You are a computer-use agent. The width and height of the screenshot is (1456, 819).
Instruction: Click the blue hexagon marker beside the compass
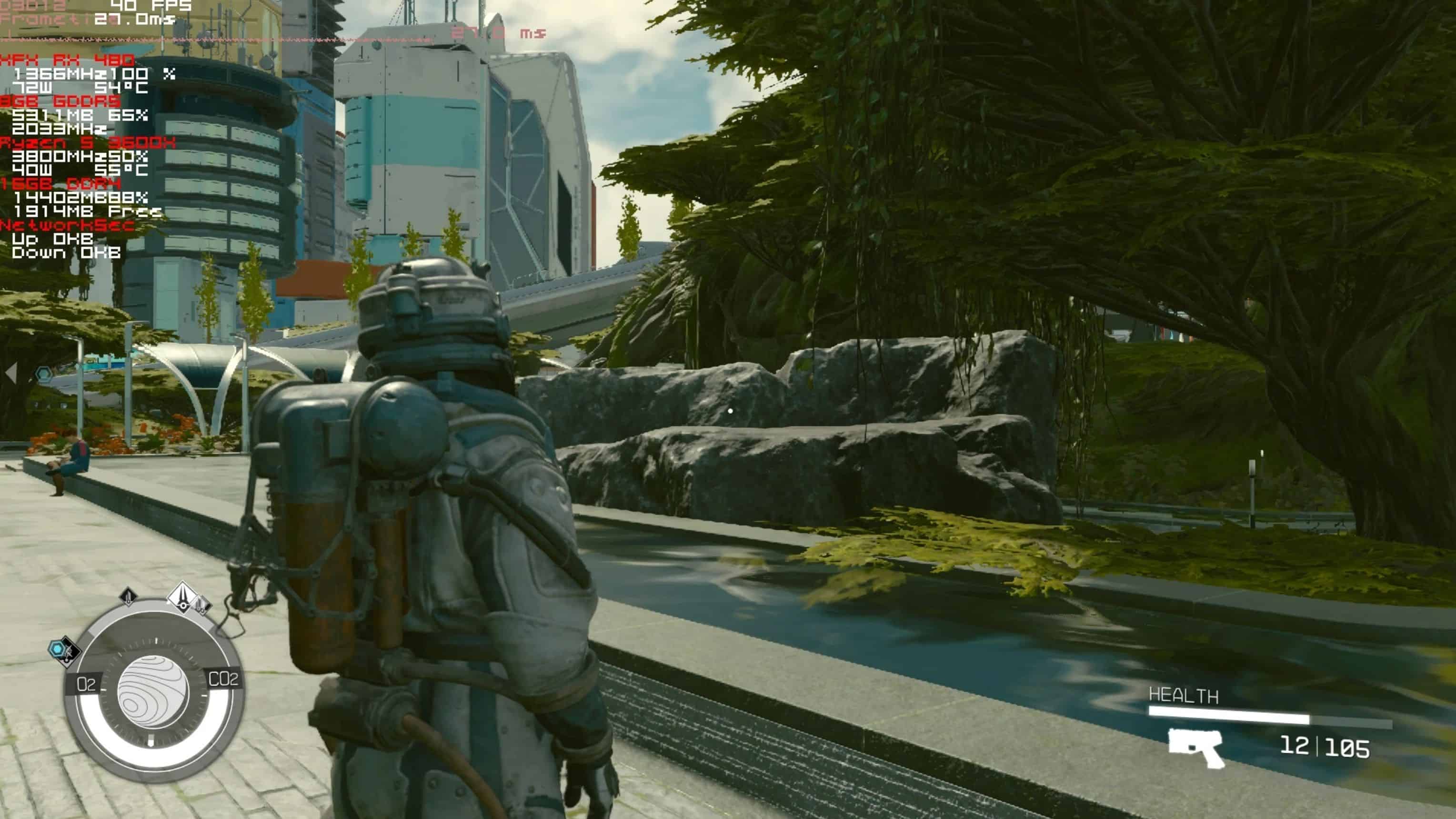(58, 649)
